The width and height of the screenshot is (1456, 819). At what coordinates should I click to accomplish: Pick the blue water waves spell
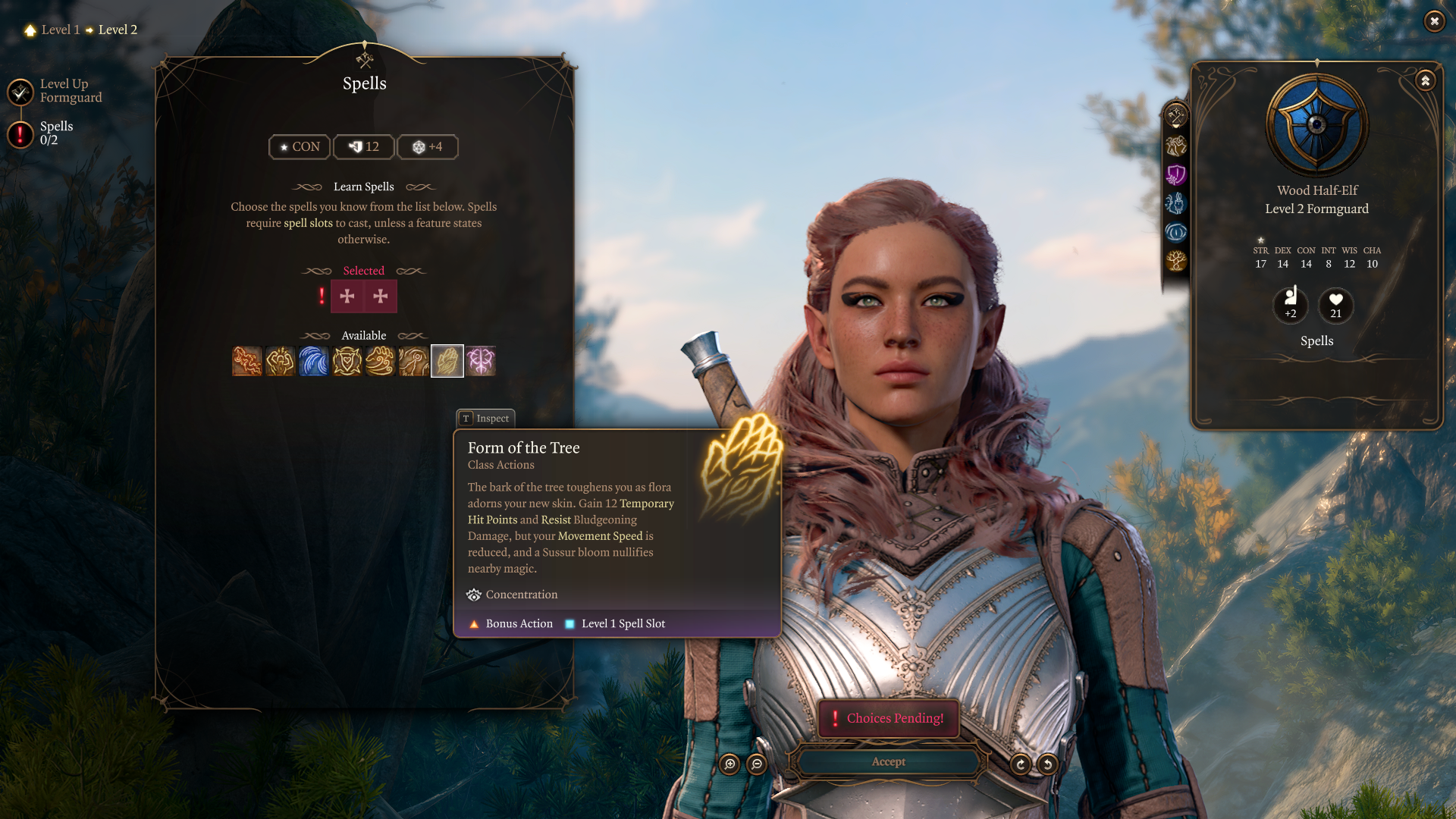314,361
